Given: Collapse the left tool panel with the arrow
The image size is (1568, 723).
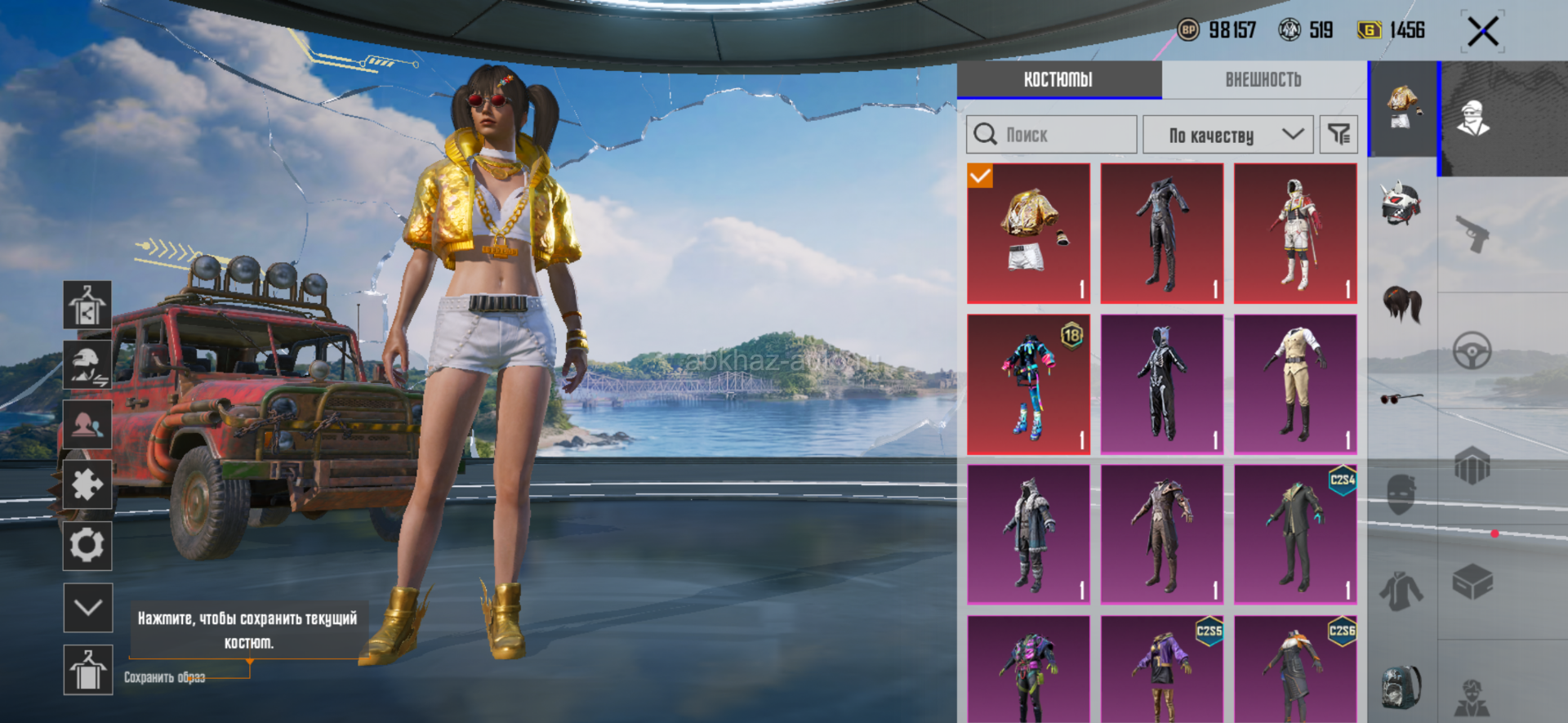Looking at the screenshot, I should [87, 607].
